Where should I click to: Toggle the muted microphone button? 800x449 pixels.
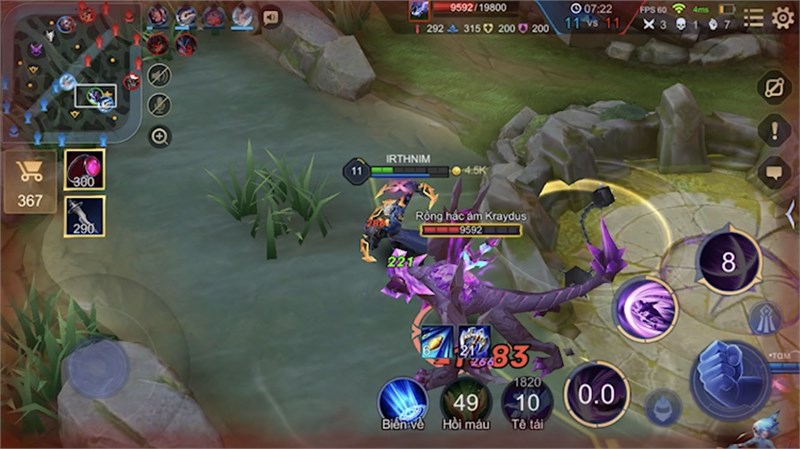(159, 105)
